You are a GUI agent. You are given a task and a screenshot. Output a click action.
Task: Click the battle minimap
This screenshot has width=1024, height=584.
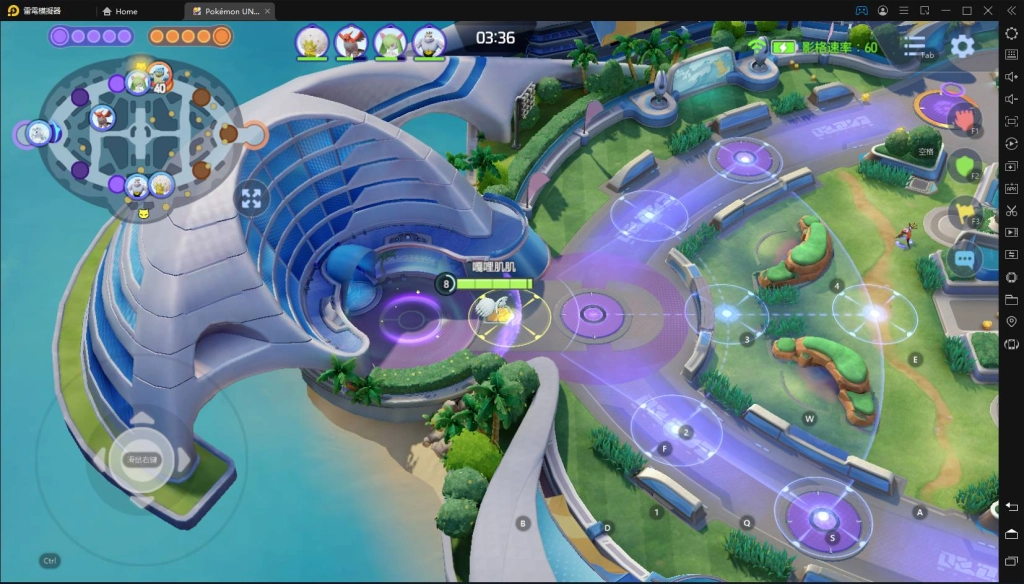(140, 130)
